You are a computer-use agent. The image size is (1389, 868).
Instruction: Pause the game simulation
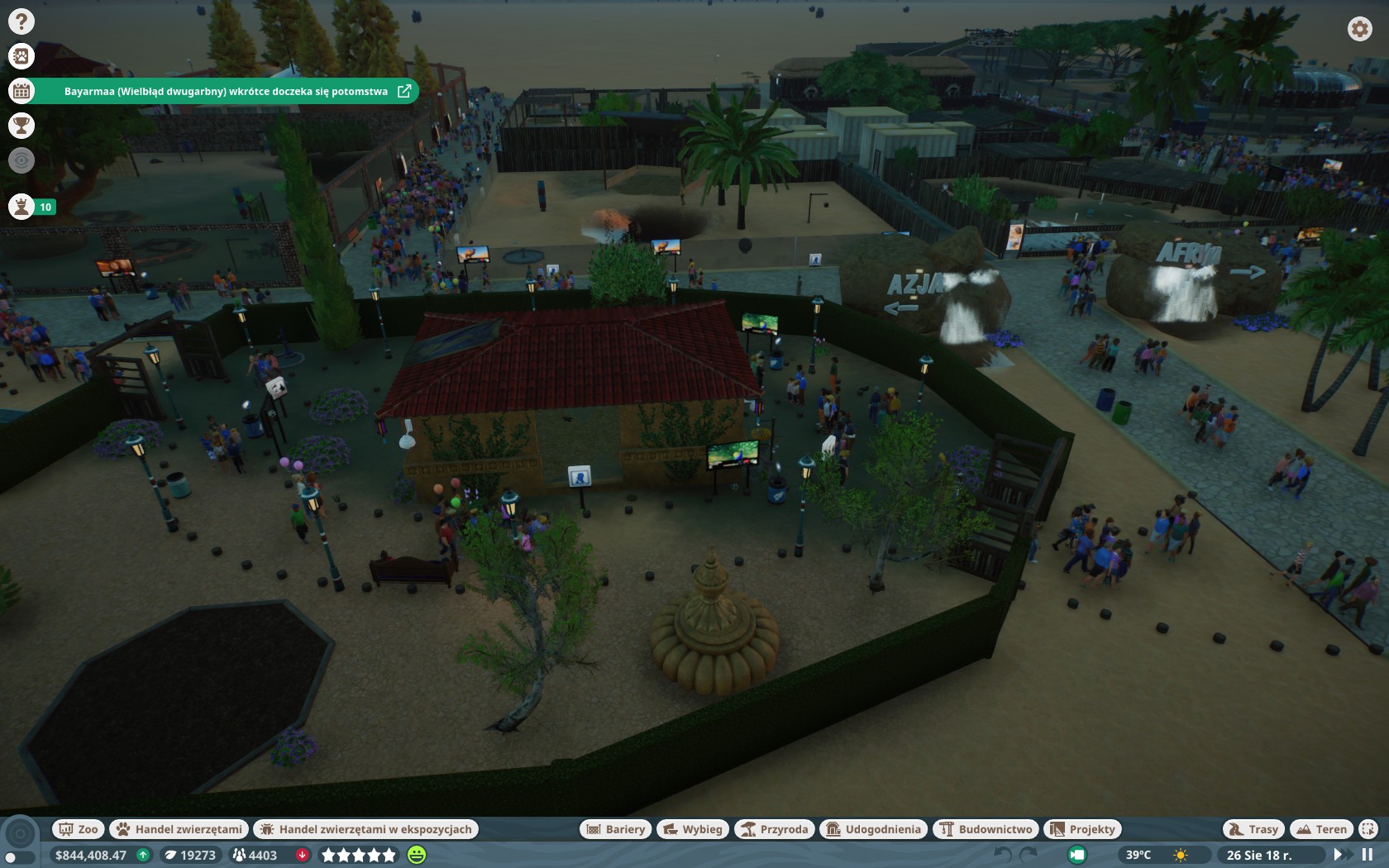[1368, 855]
